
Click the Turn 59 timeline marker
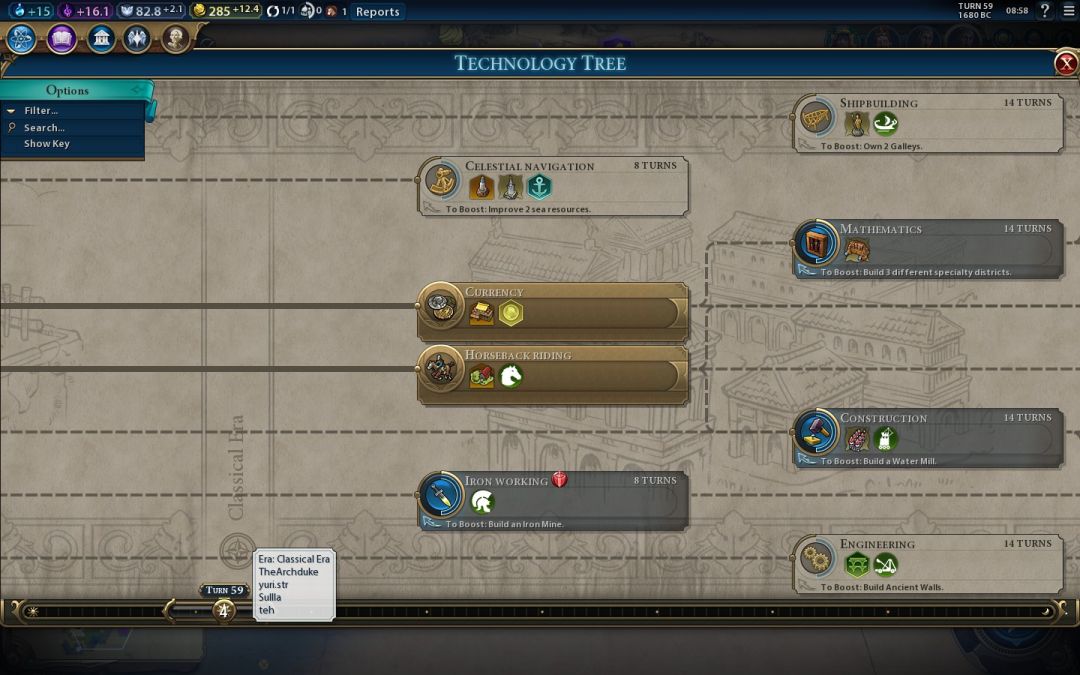coord(224,609)
